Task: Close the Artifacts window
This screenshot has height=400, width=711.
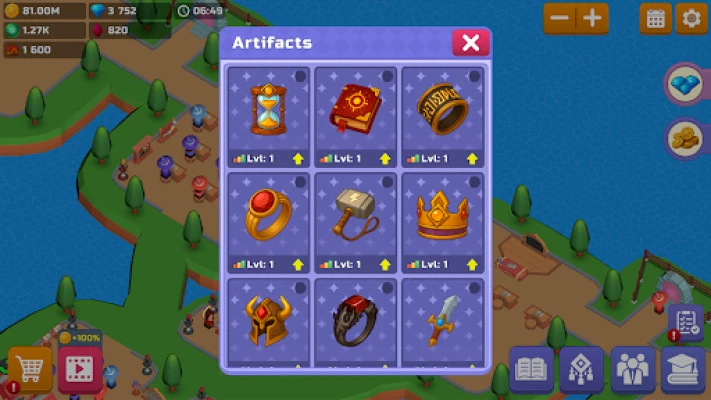Action: click(x=471, y=42)
